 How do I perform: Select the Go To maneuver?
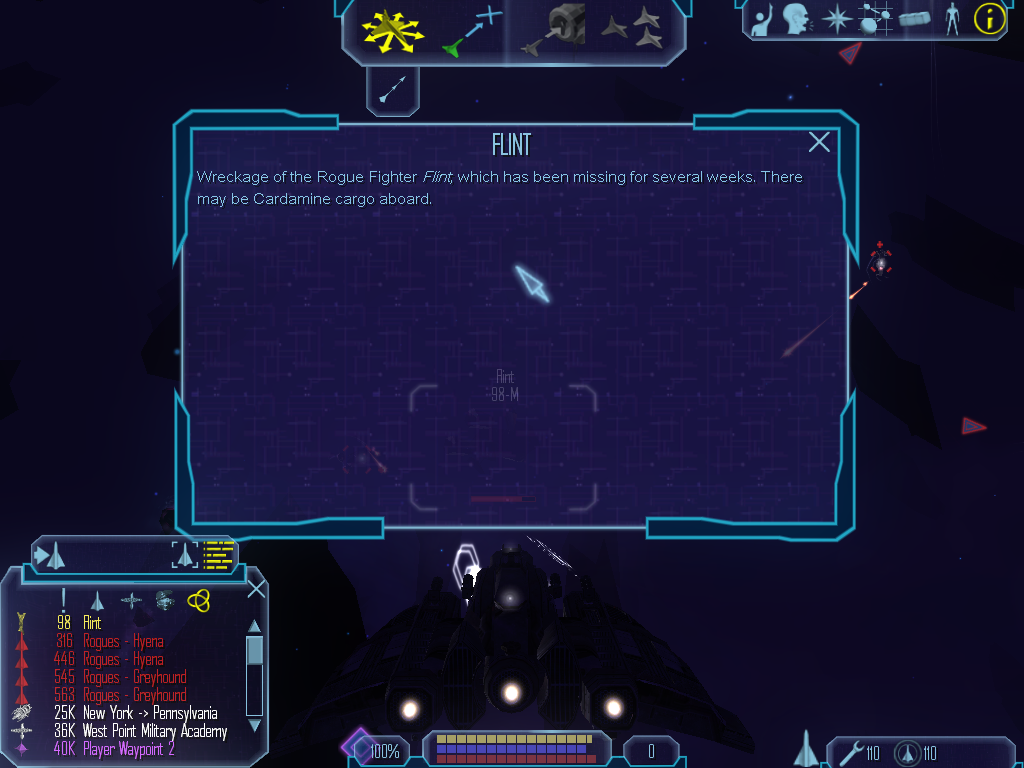click(x=471, y=30)
